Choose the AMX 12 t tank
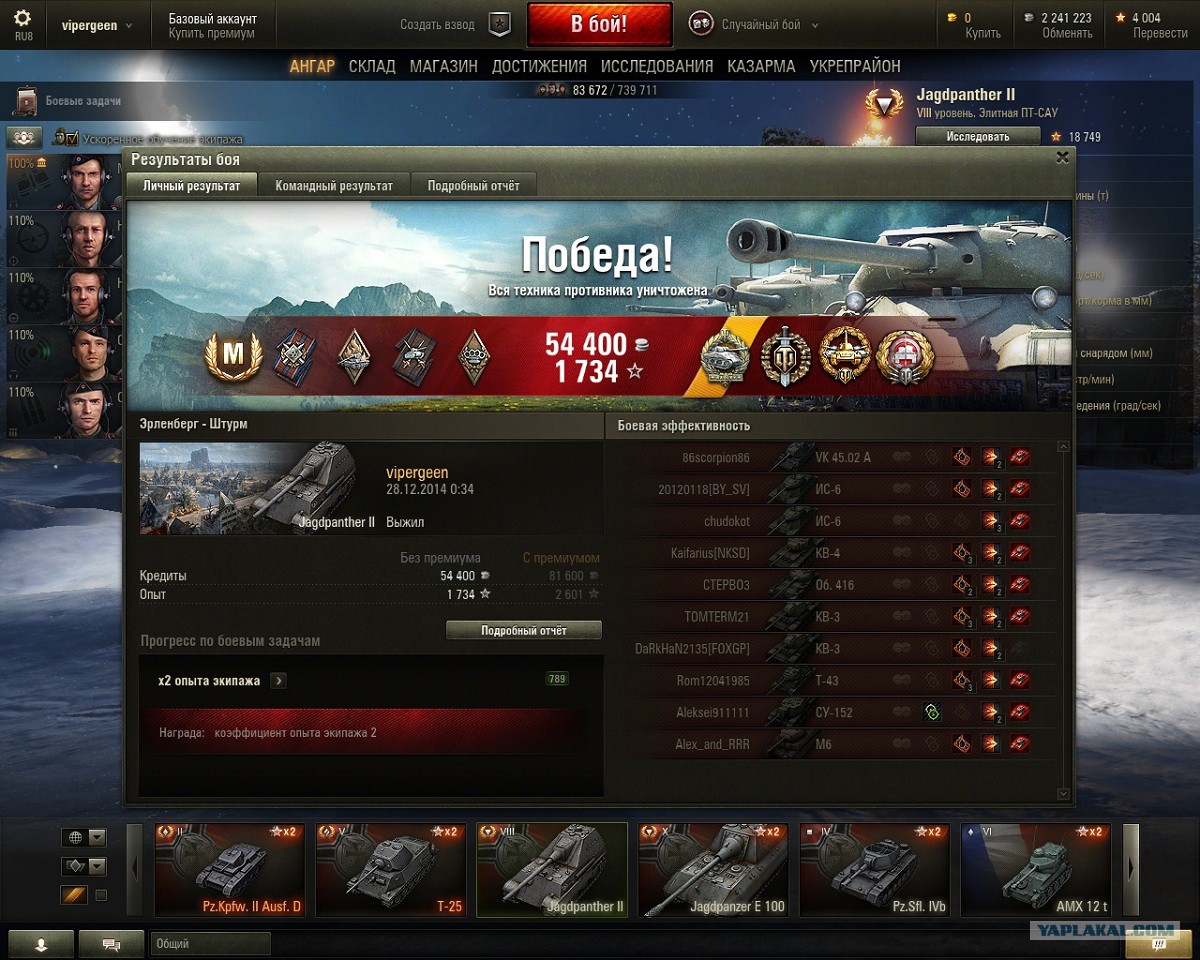Viewport: 1200px width, 960px height. pyautogui.click(x=1036, y=869)
